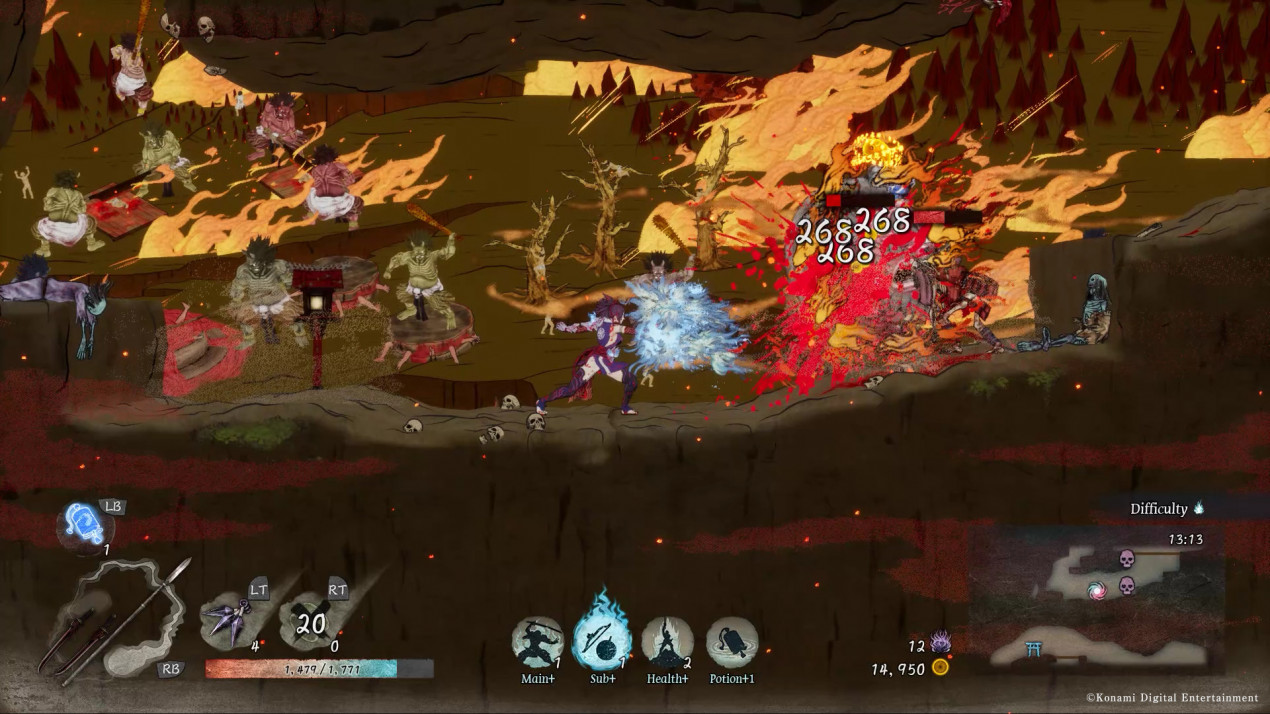Select the sub-weapon slot showing 20

pyautogui.click(x=311, y=623)
